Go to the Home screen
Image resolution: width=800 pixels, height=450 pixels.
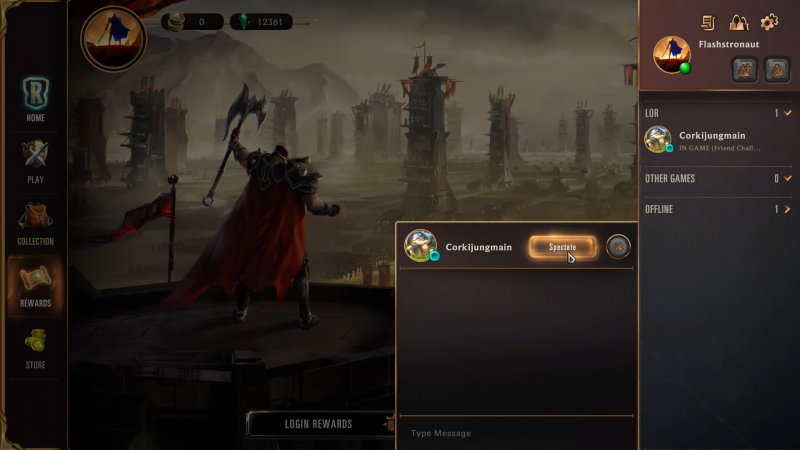35,100
